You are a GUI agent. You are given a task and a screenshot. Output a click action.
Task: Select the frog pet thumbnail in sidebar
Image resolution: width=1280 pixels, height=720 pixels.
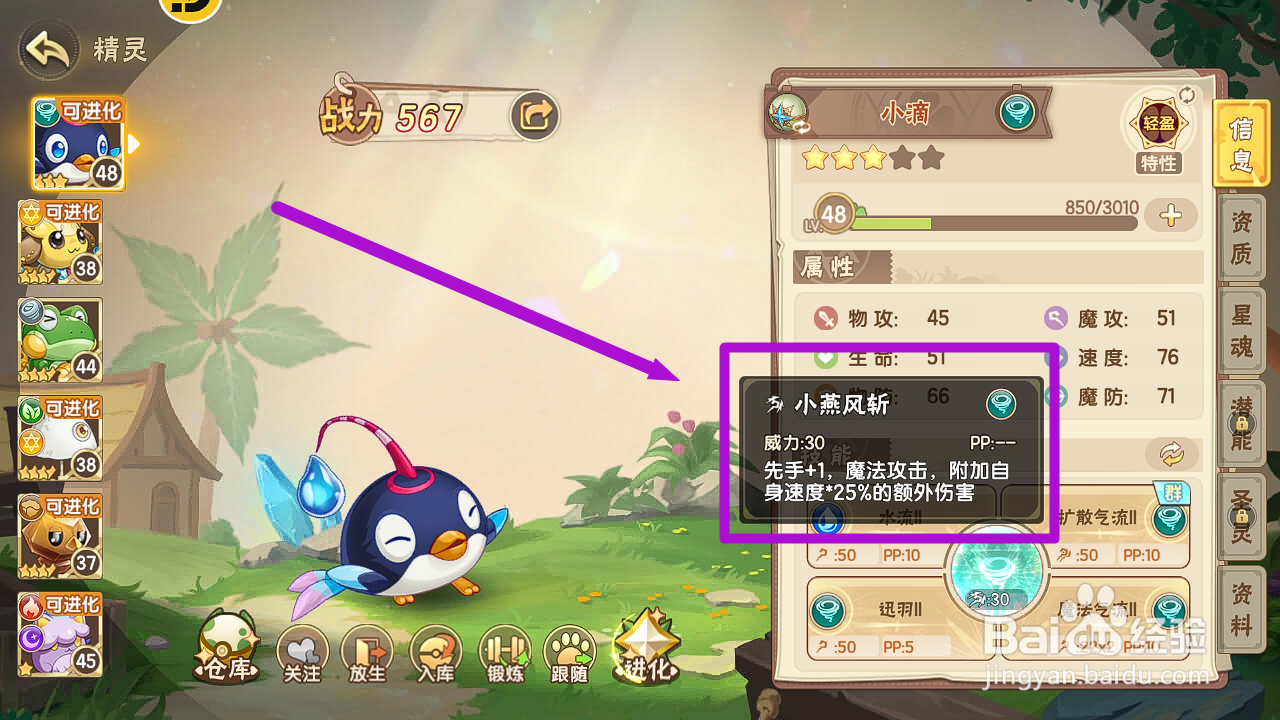click(59, 340)
